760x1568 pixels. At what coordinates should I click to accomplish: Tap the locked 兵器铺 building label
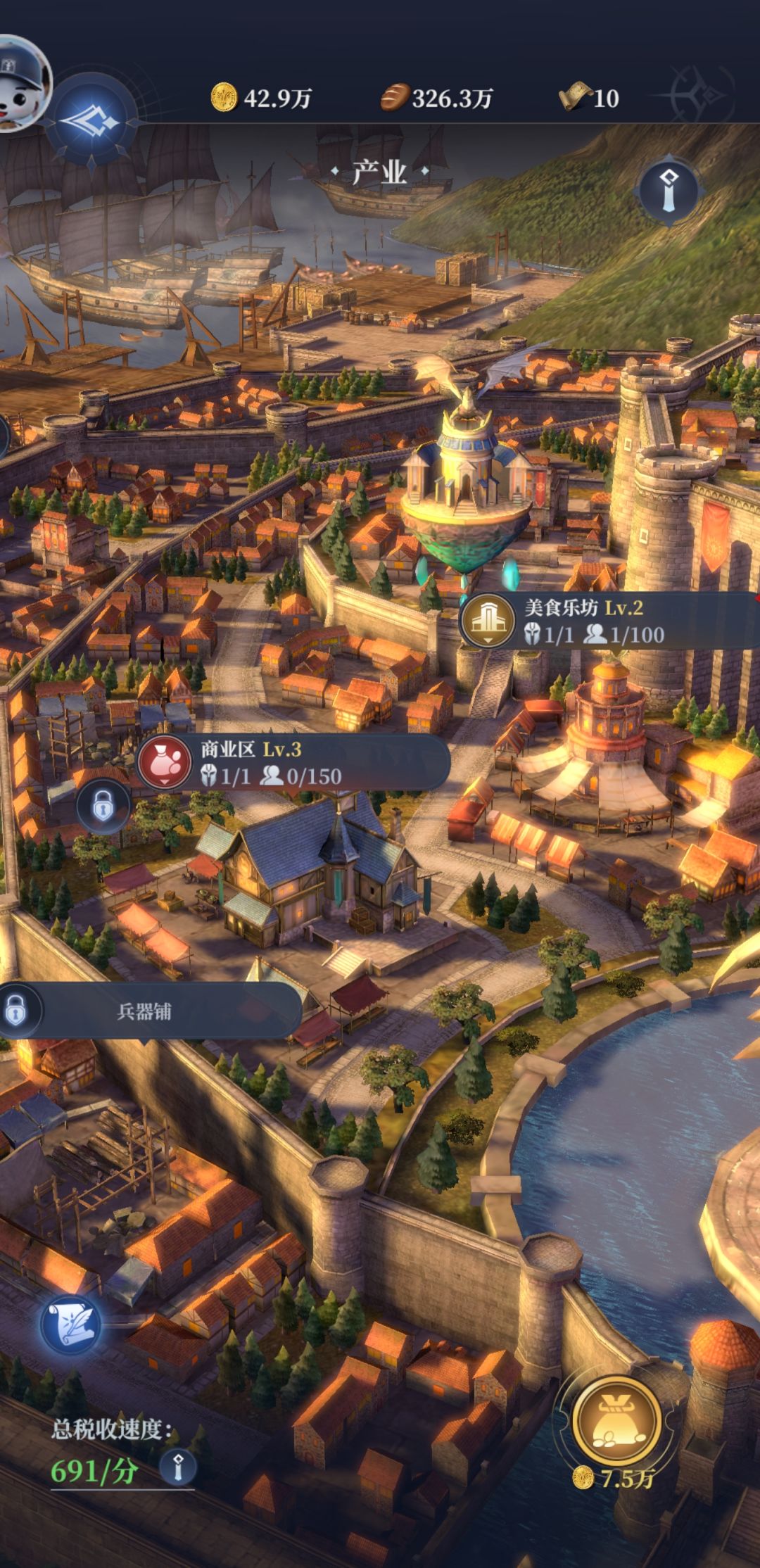(144, 1011)
